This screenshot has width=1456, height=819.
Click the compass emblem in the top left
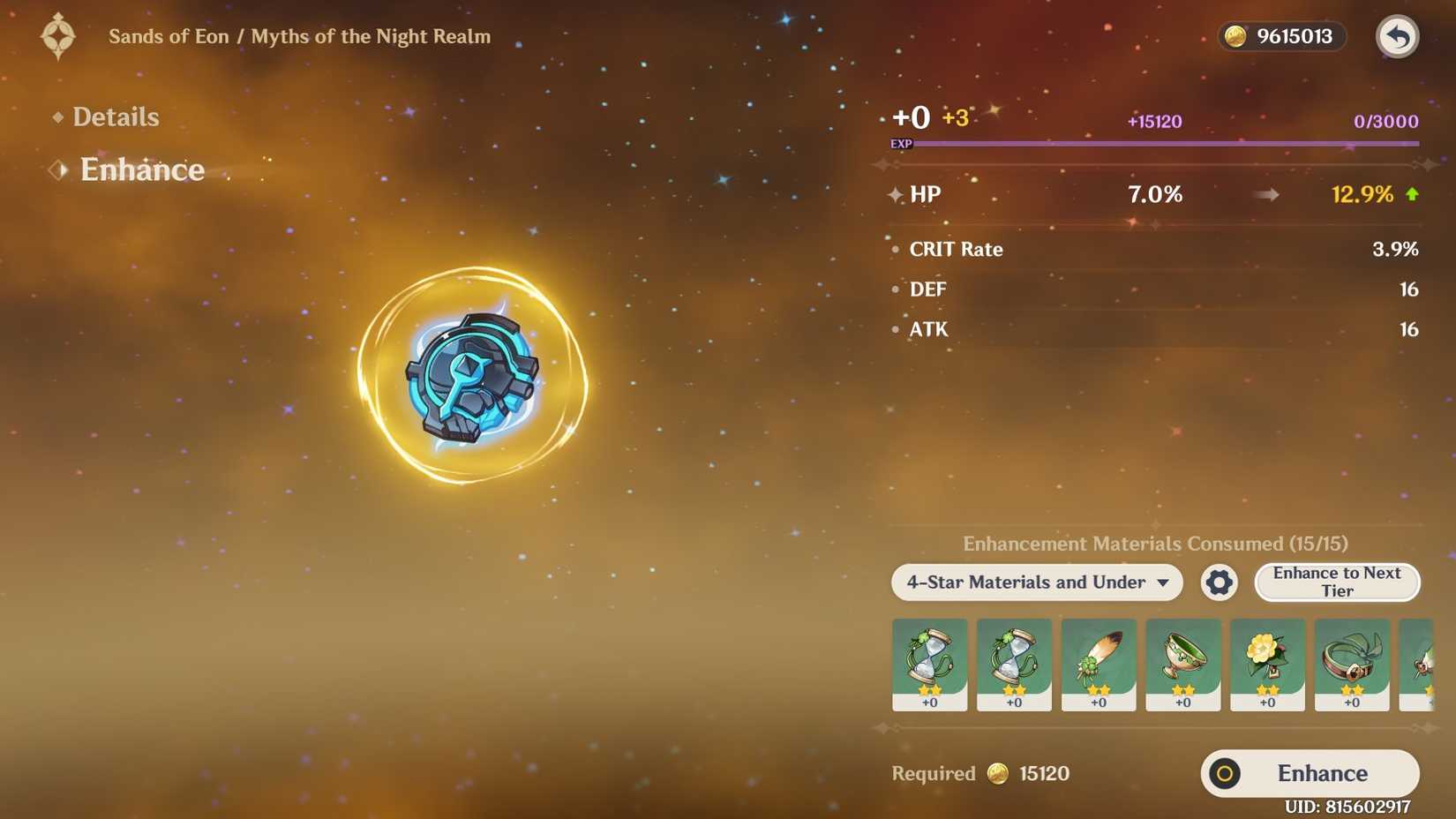pos(56,36)
